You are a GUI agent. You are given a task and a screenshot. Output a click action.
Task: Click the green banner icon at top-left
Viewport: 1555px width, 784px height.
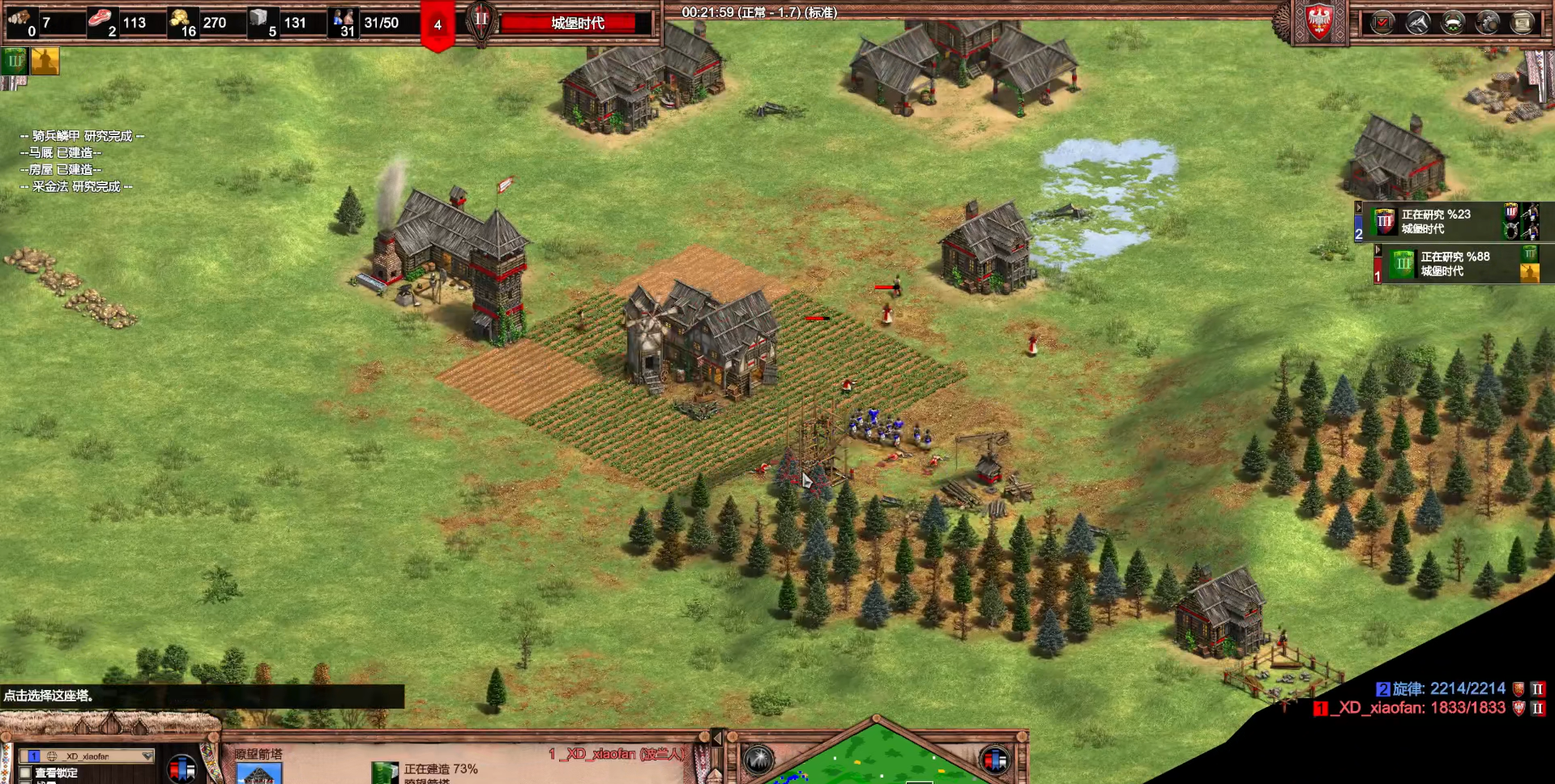15,61
